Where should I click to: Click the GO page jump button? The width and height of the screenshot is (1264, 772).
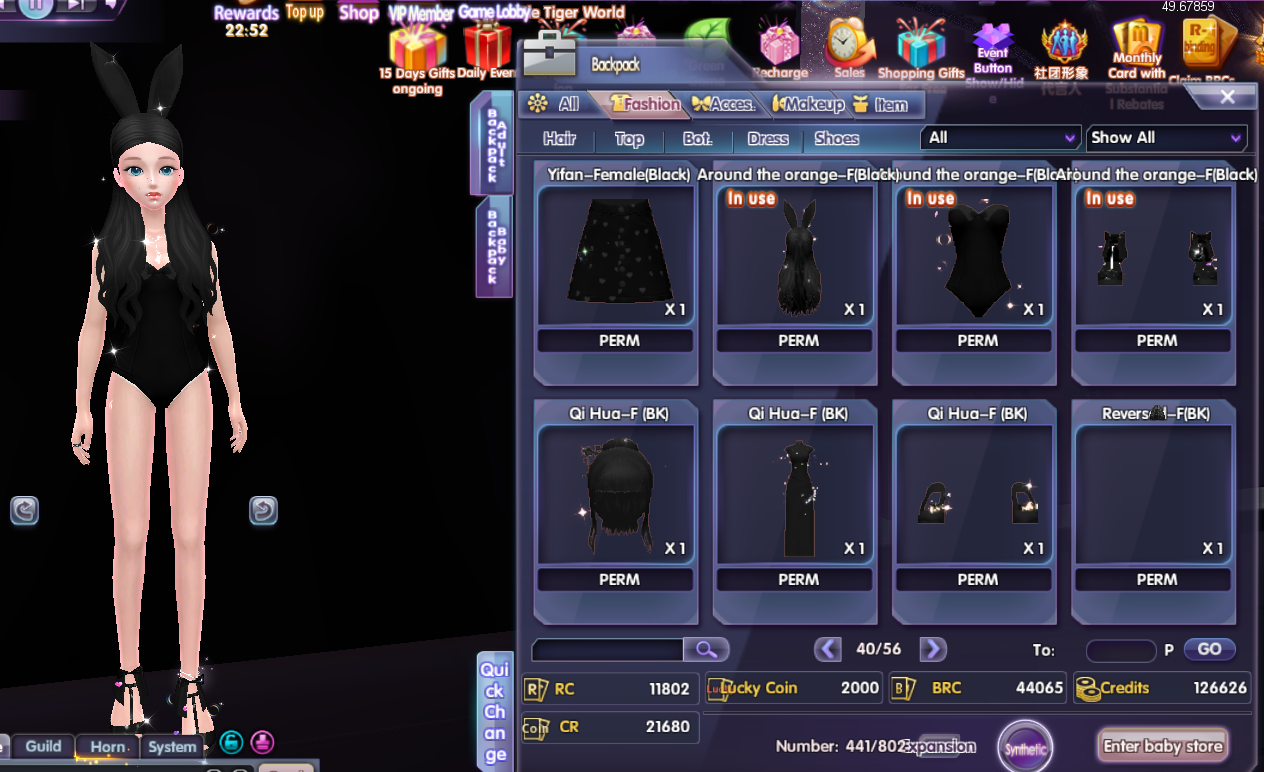pos(1209,649)
